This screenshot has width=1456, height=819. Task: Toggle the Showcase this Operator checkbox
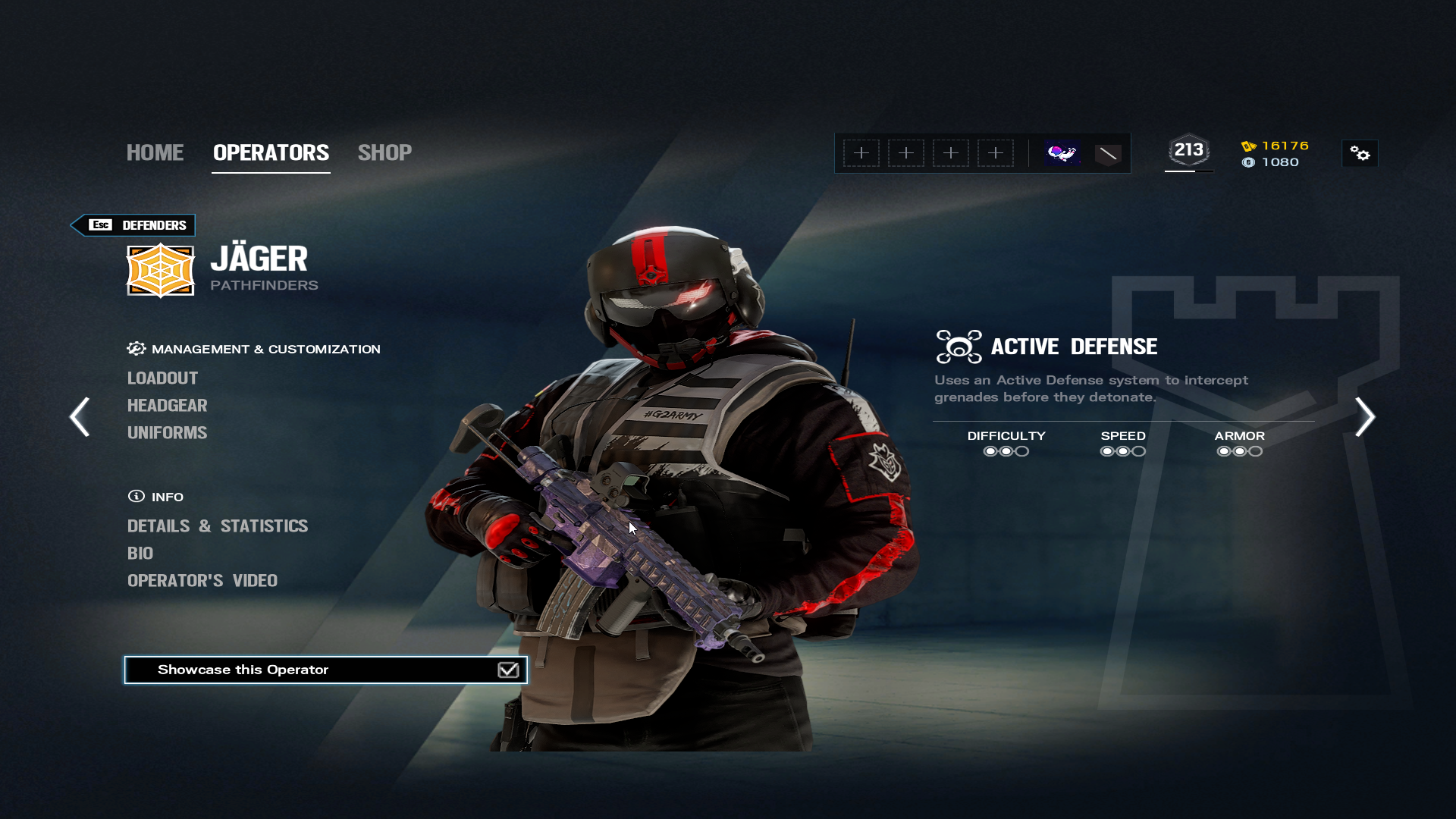[508, 670]
